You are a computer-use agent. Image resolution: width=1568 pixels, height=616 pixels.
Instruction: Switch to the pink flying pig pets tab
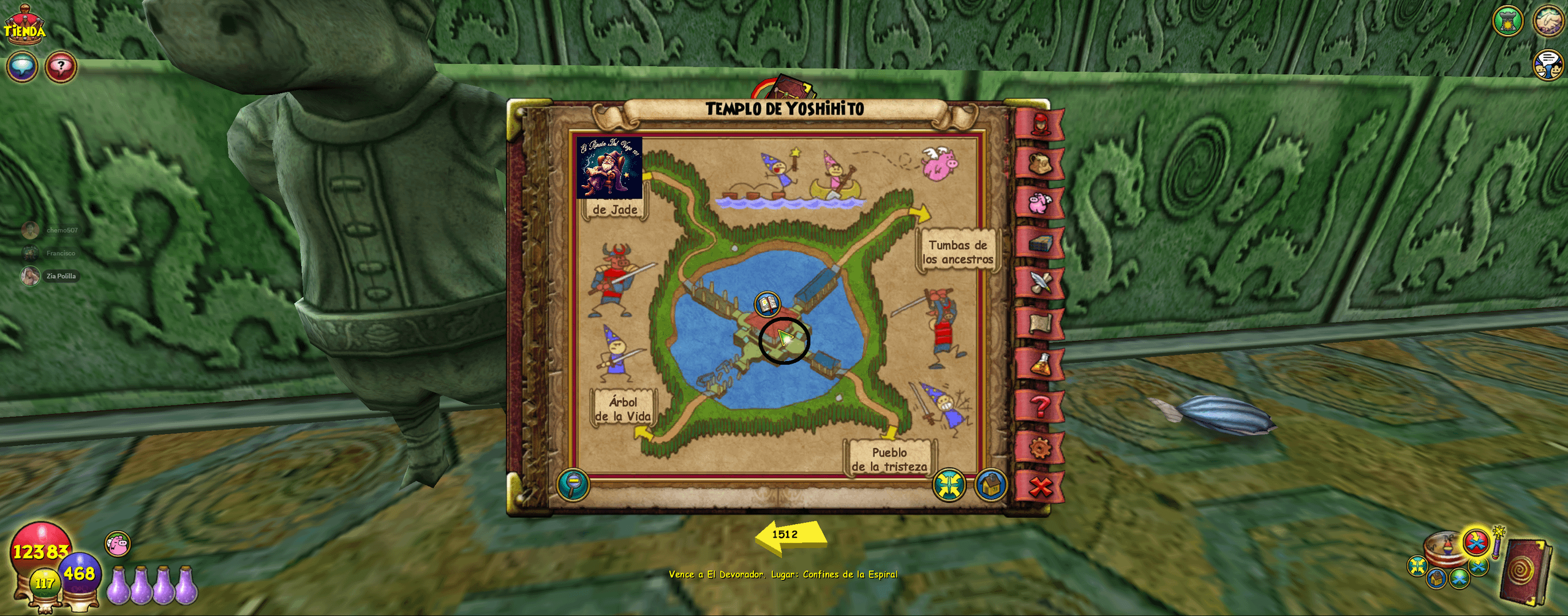coord(1040,202)
